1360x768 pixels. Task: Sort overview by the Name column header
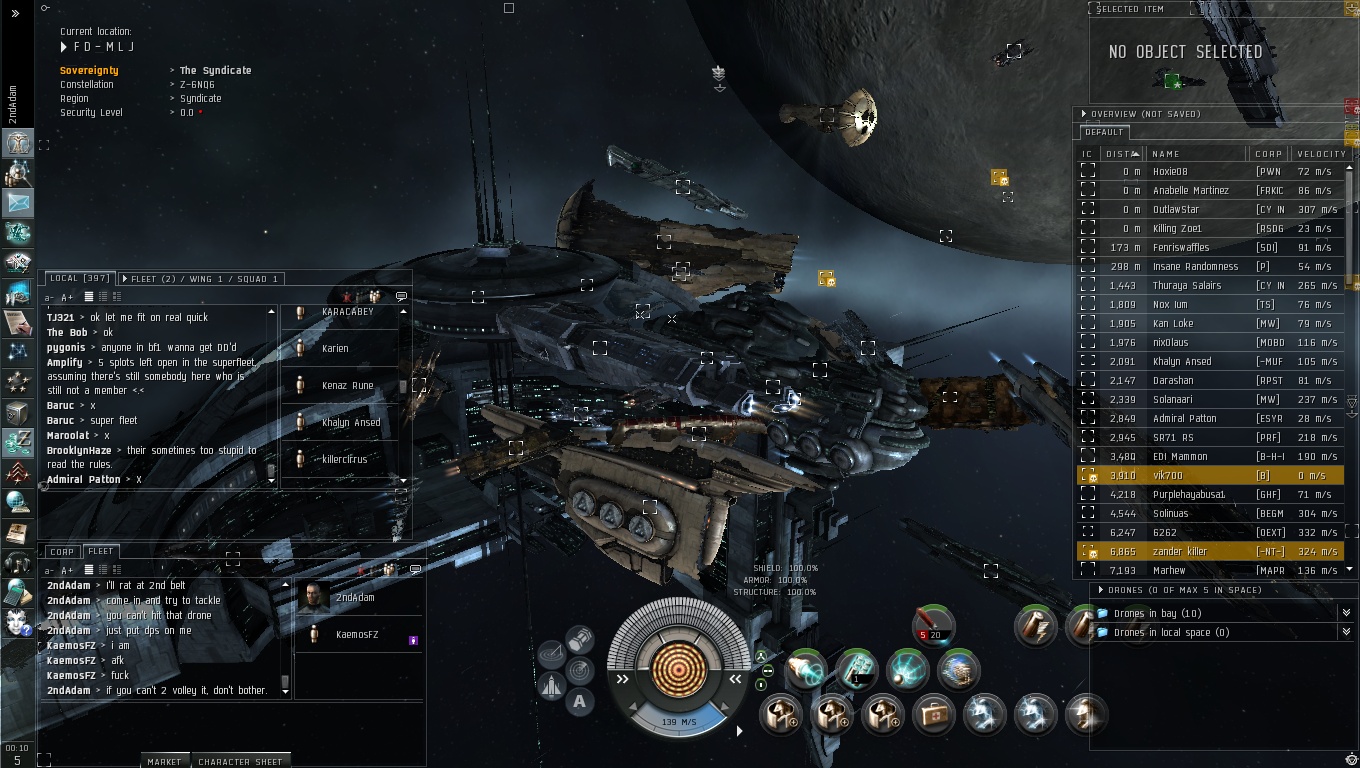(x=1166, y=154)
